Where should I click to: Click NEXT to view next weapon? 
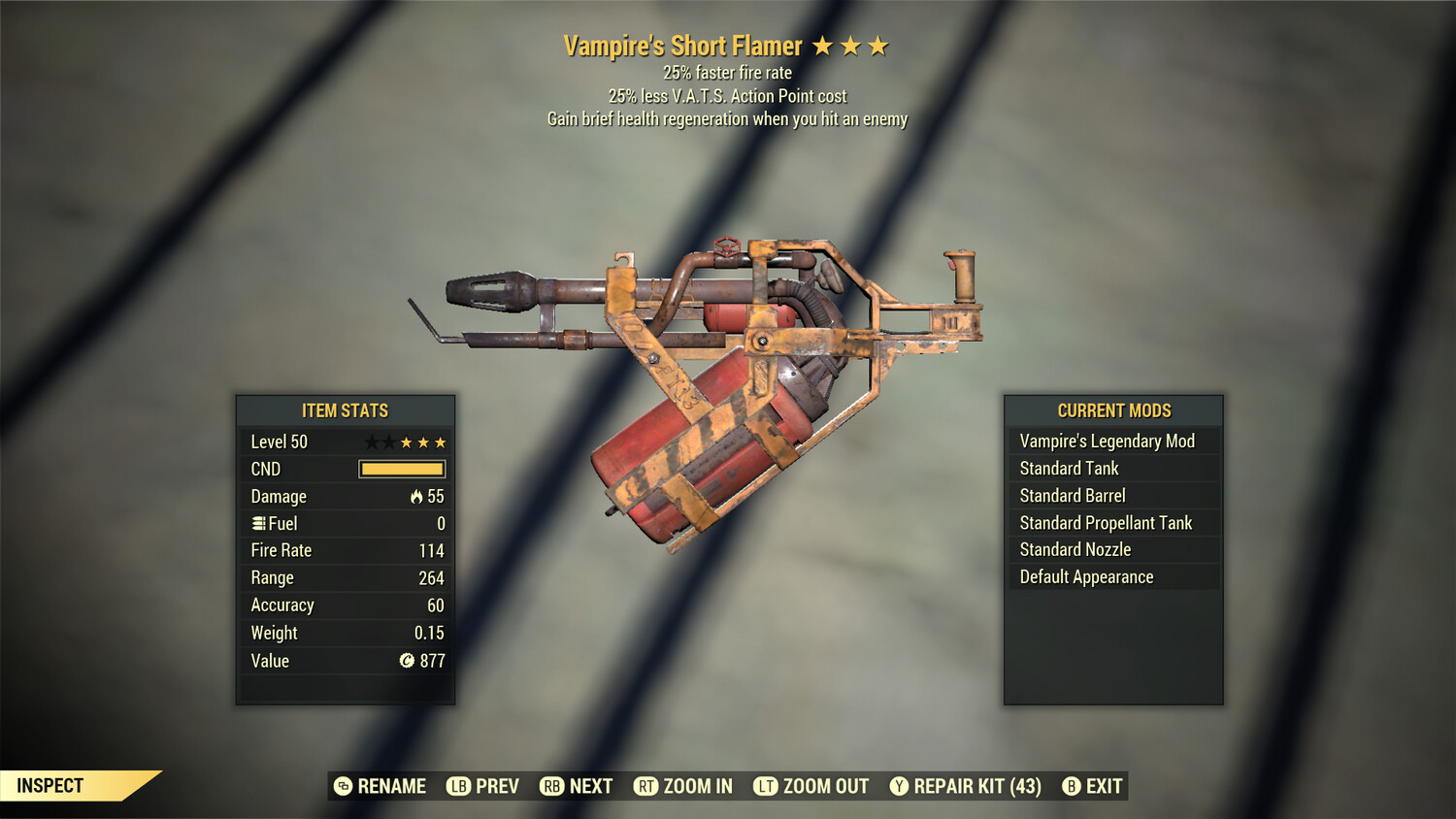click(589, 786)
